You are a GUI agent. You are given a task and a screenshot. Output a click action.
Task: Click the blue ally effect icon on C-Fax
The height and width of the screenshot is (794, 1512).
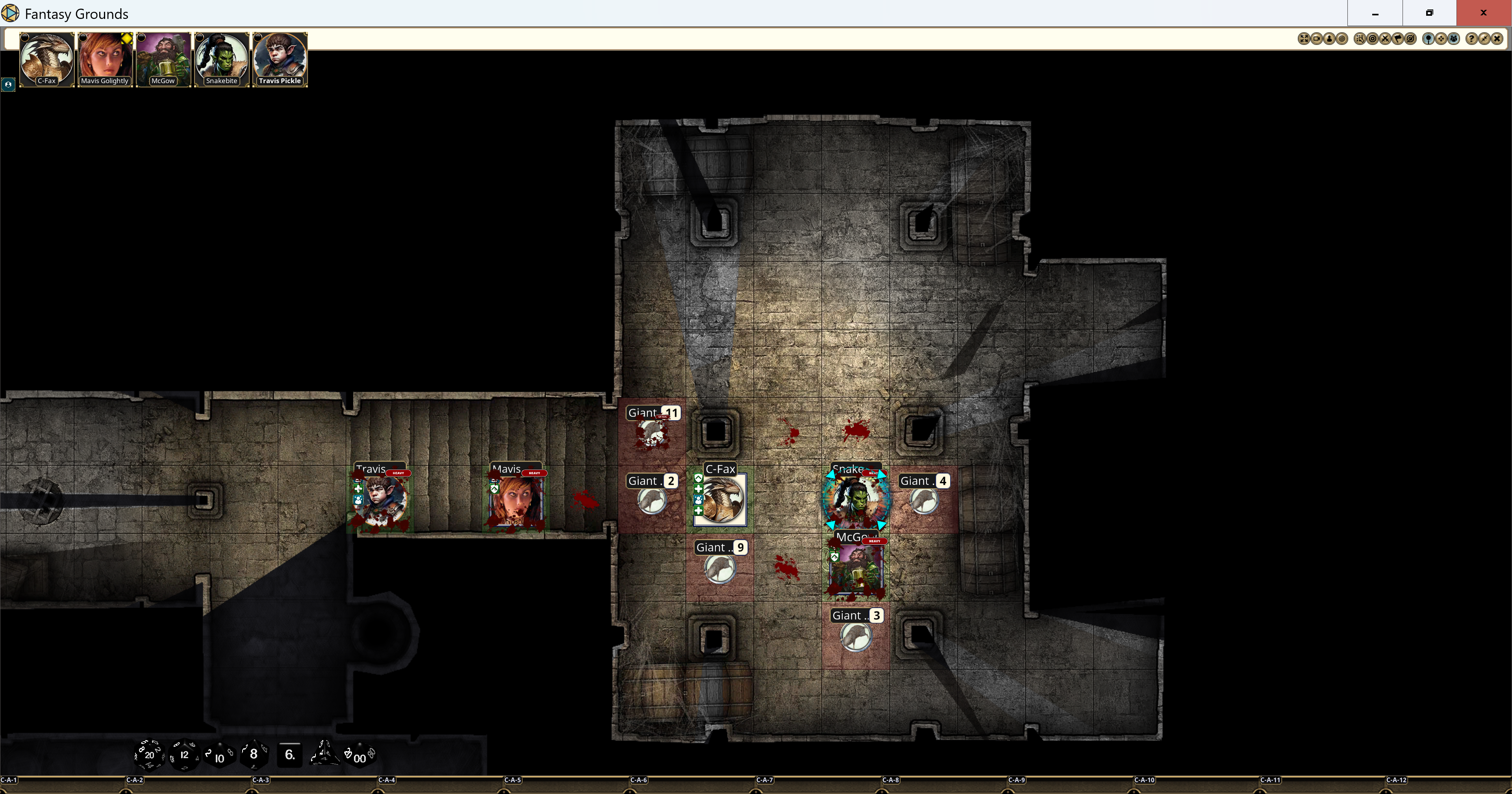pos(698,500)
